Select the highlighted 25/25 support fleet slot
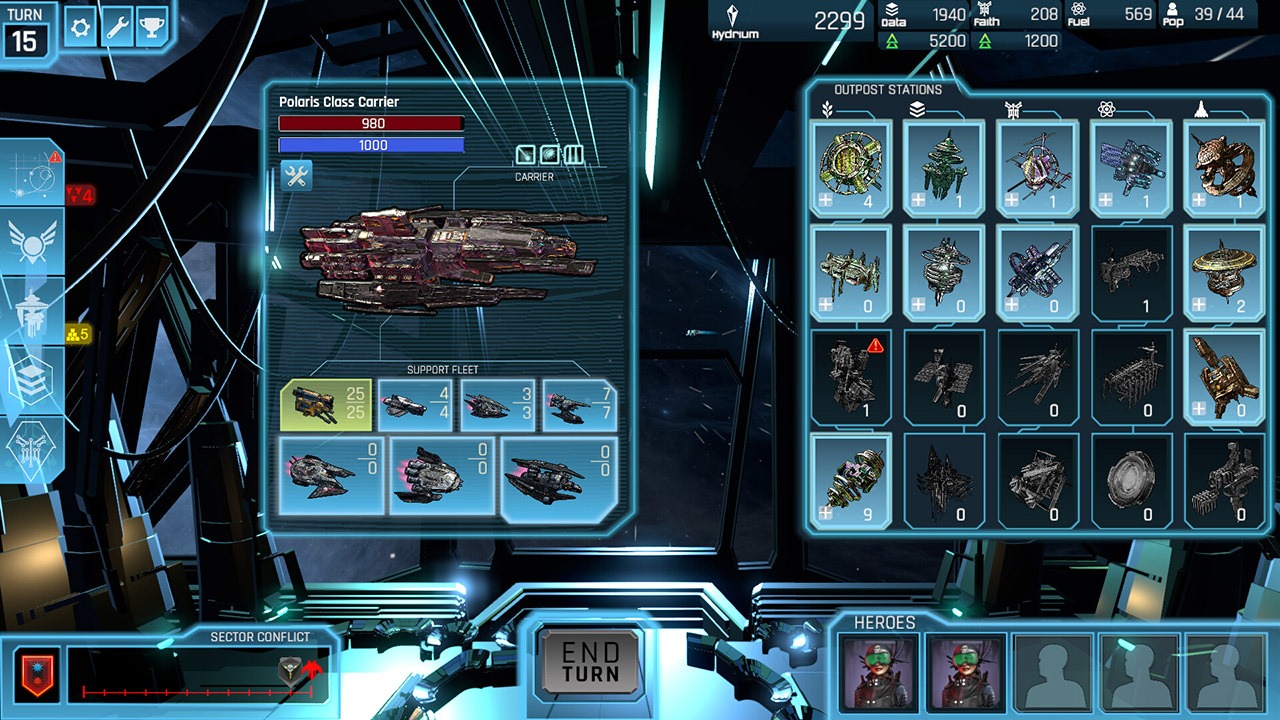This screenshot has width=1280, height=720. point(326,405)
